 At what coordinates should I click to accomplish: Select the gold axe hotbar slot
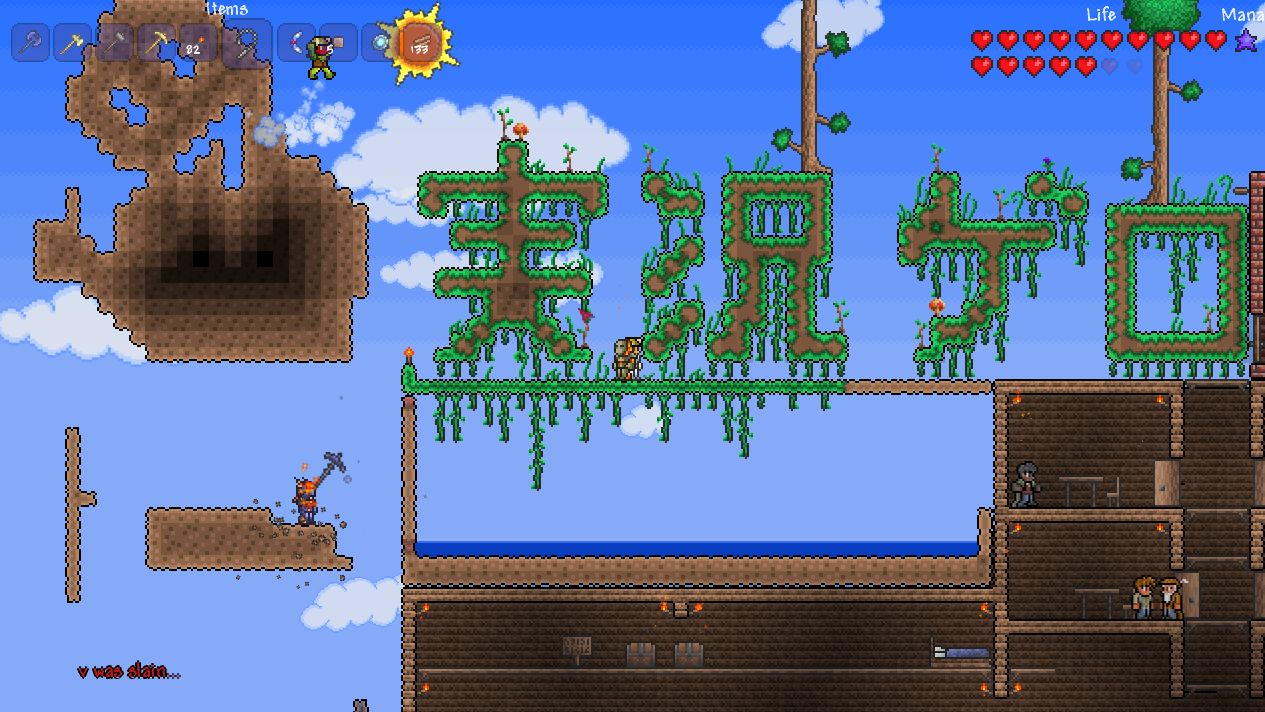click(72, 43)
